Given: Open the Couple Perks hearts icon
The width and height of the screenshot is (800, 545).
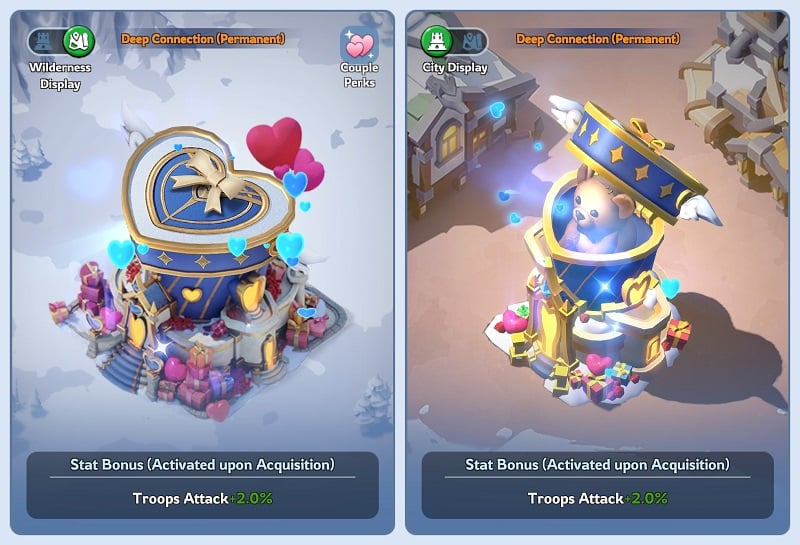Looking at the screenshot, I should (x=358, y=46).
